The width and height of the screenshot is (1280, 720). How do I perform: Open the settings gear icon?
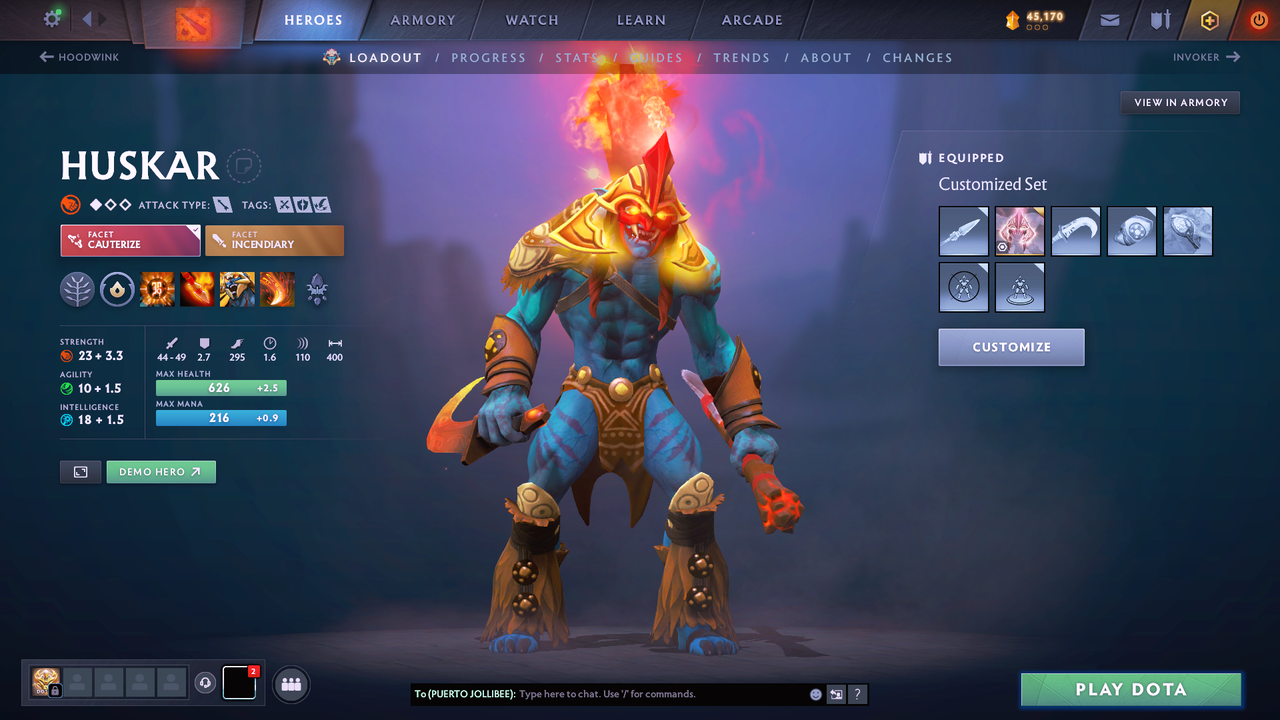(x=52, y=18)
